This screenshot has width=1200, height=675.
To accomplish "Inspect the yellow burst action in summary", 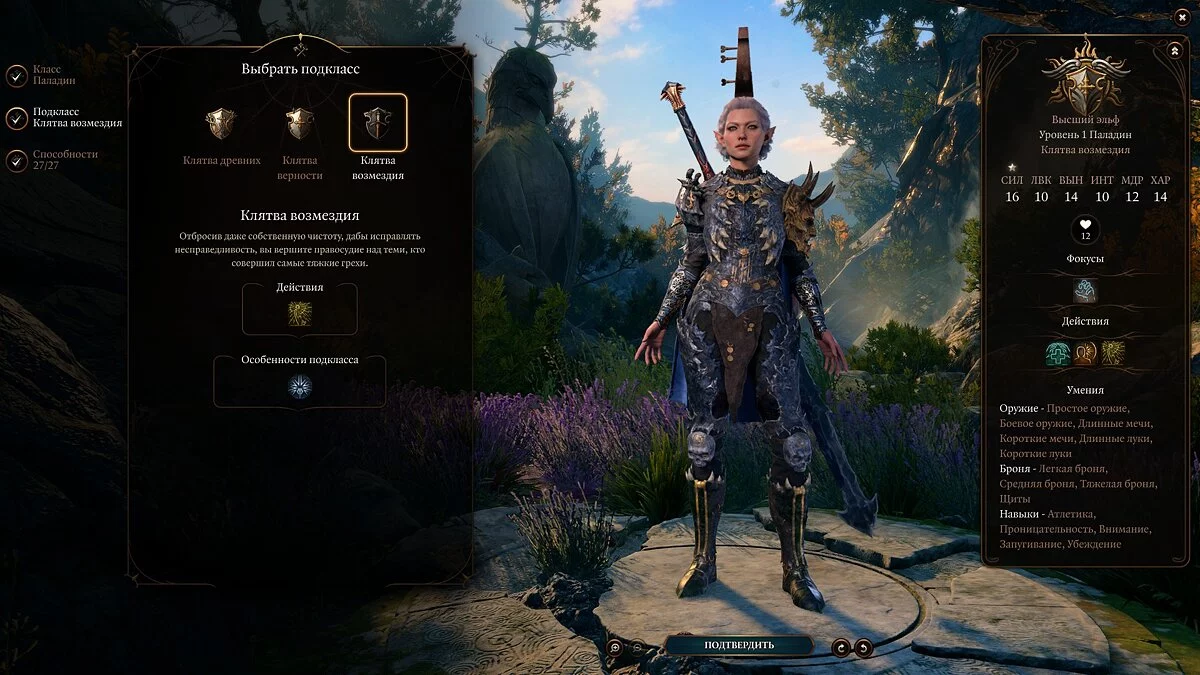I will tap(1112, 353).
